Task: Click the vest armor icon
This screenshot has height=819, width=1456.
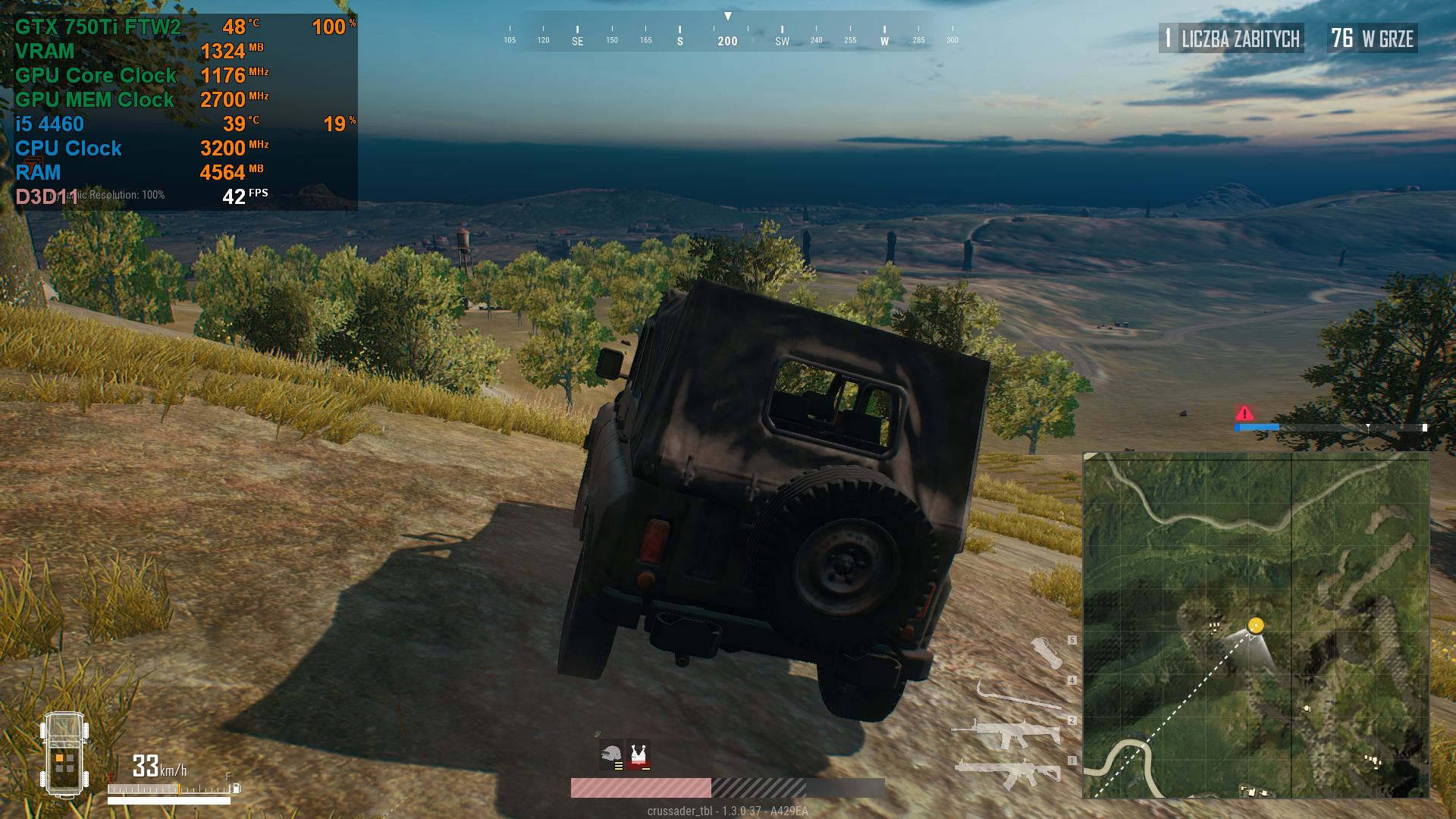Action: point(639,755)
